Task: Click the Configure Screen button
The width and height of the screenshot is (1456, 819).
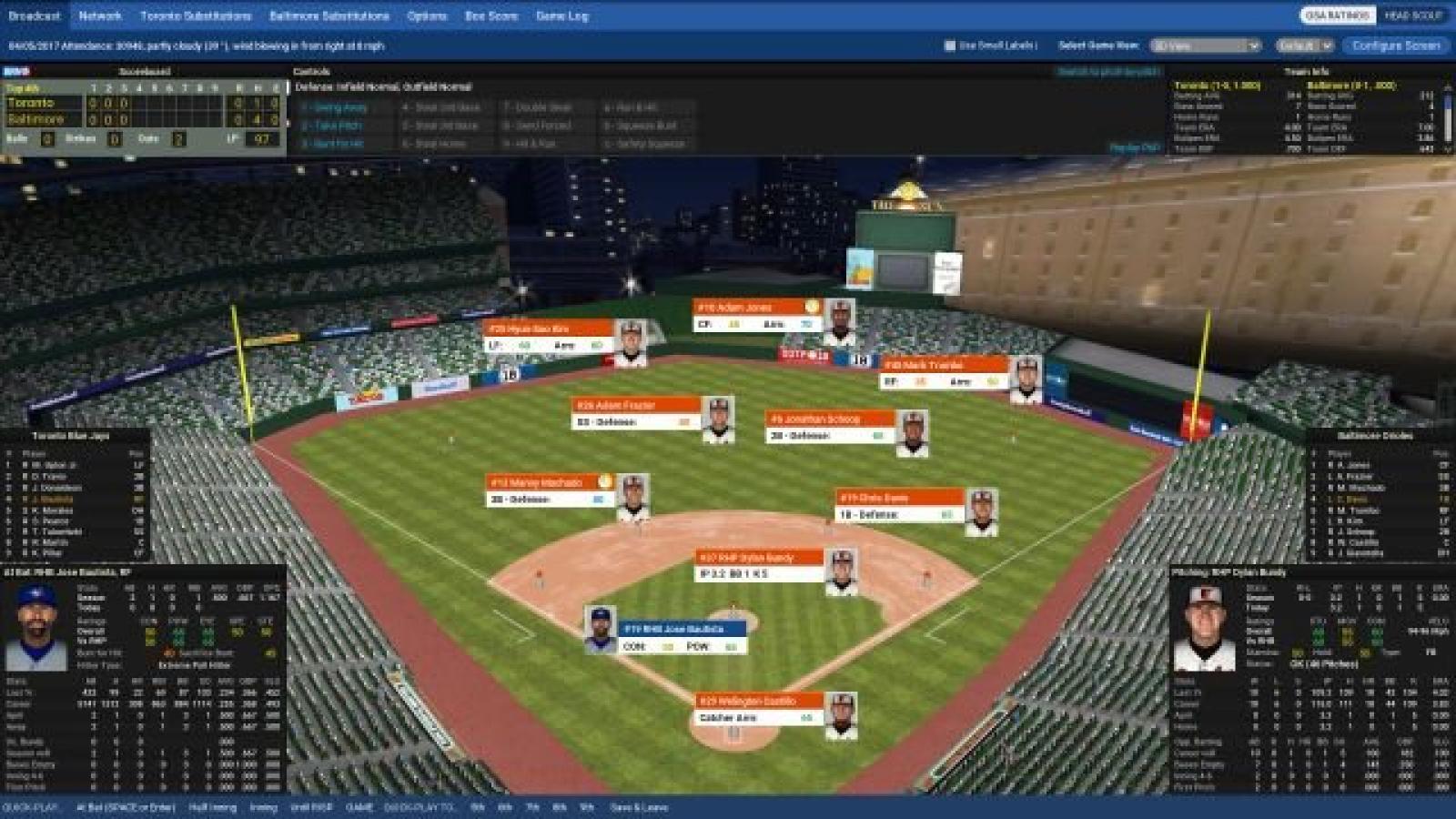Action: point(1396,45)
